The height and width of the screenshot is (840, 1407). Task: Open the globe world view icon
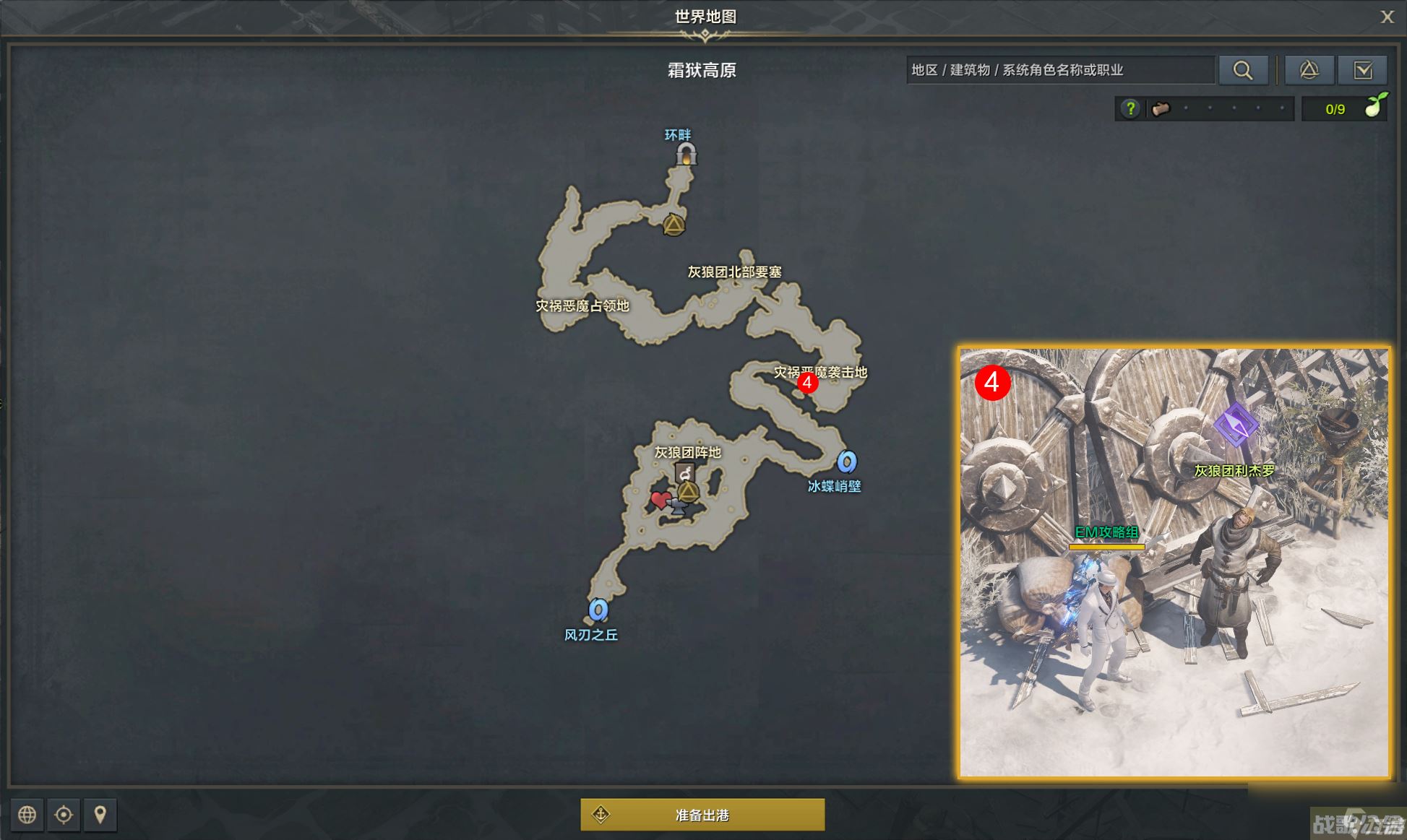pos(27,815)
